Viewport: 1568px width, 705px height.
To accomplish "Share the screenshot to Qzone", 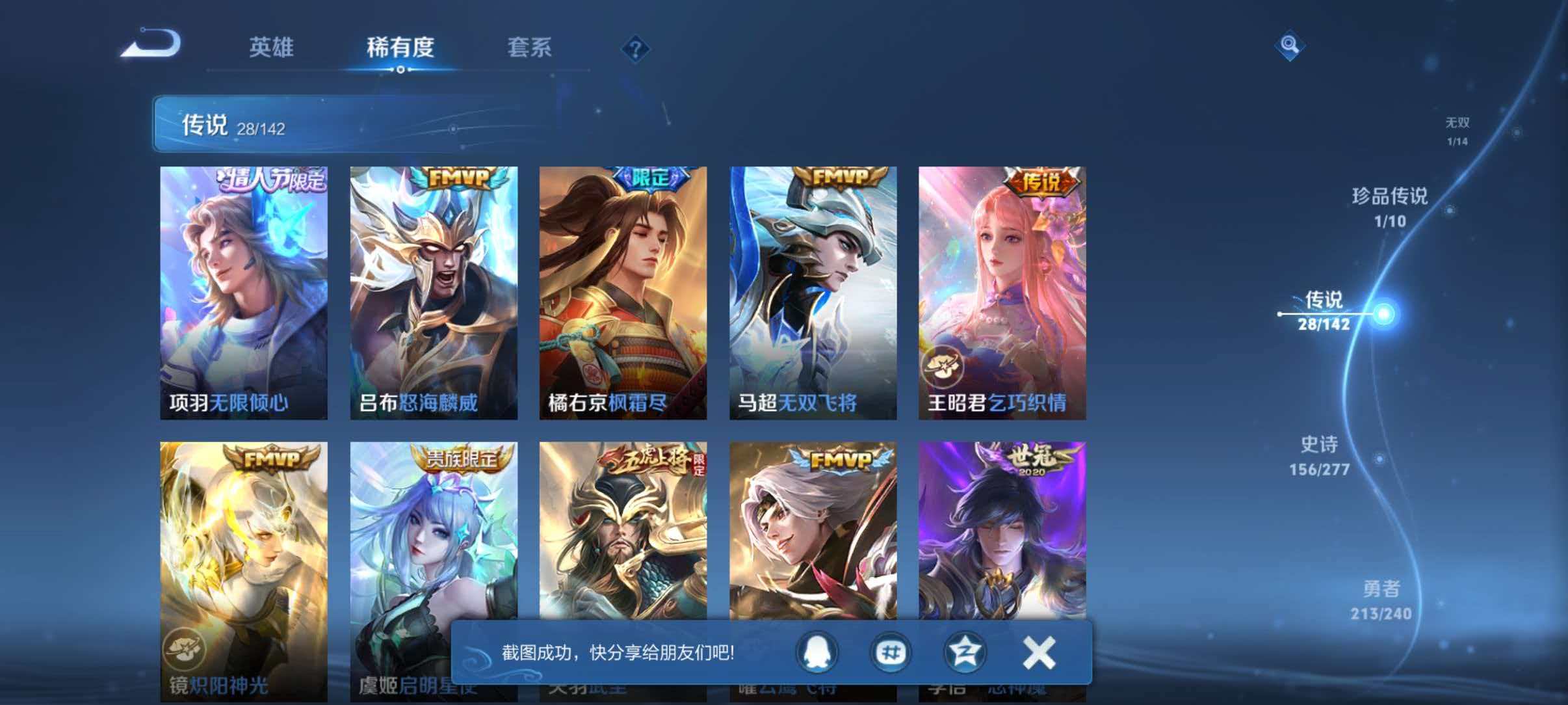I will 965,653.
